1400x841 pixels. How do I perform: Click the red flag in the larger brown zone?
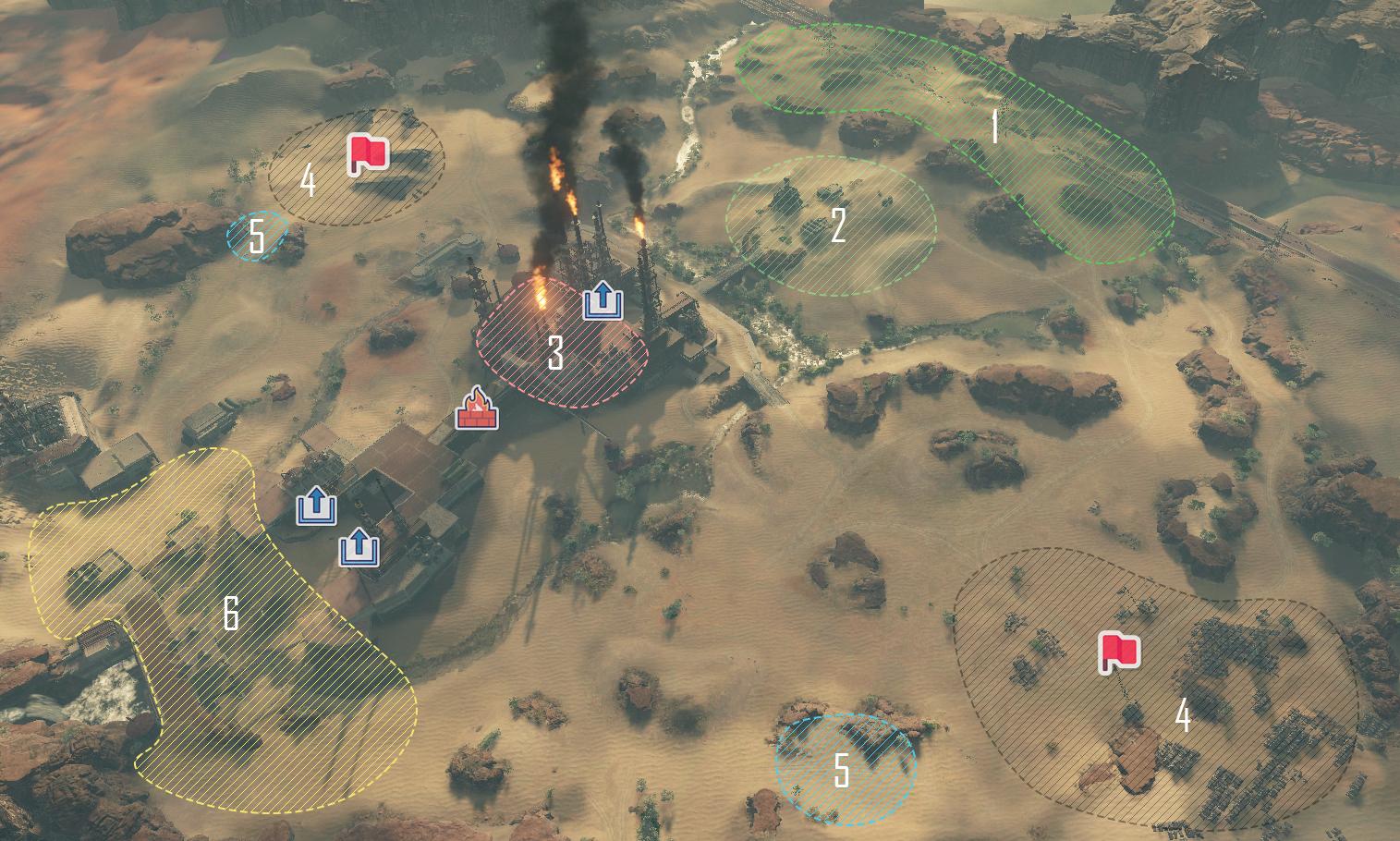(1119, 653)
